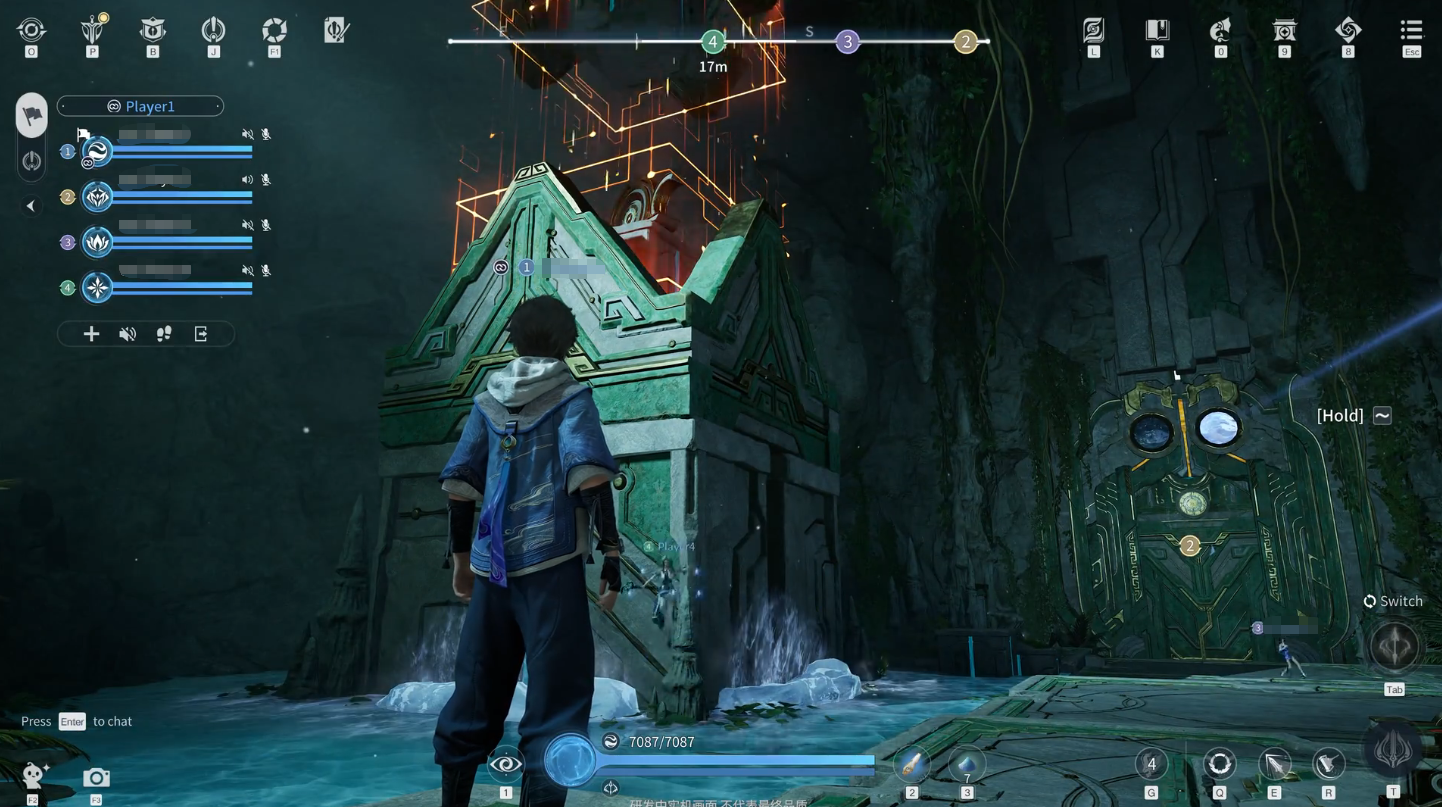Activate the eye vision skill
This screenshot has height=807, width=1442.
click(x=505, y=765)
